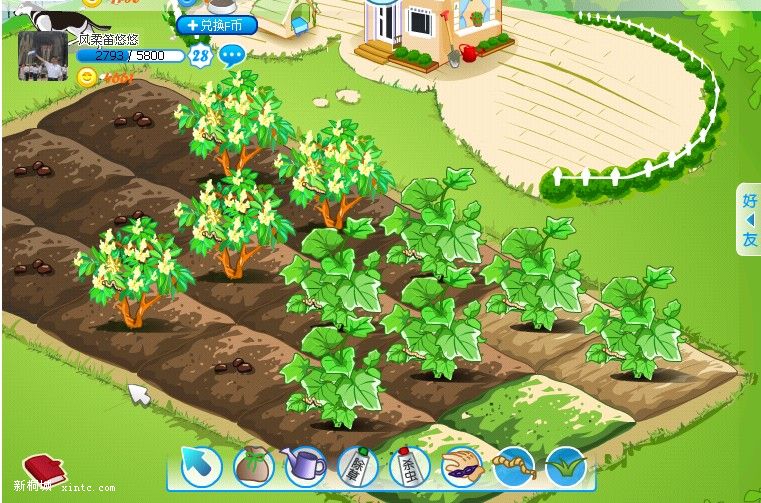Click the player avatar photo
The height and width of the screenshot is (503, 761).
[x=43, y=56]
